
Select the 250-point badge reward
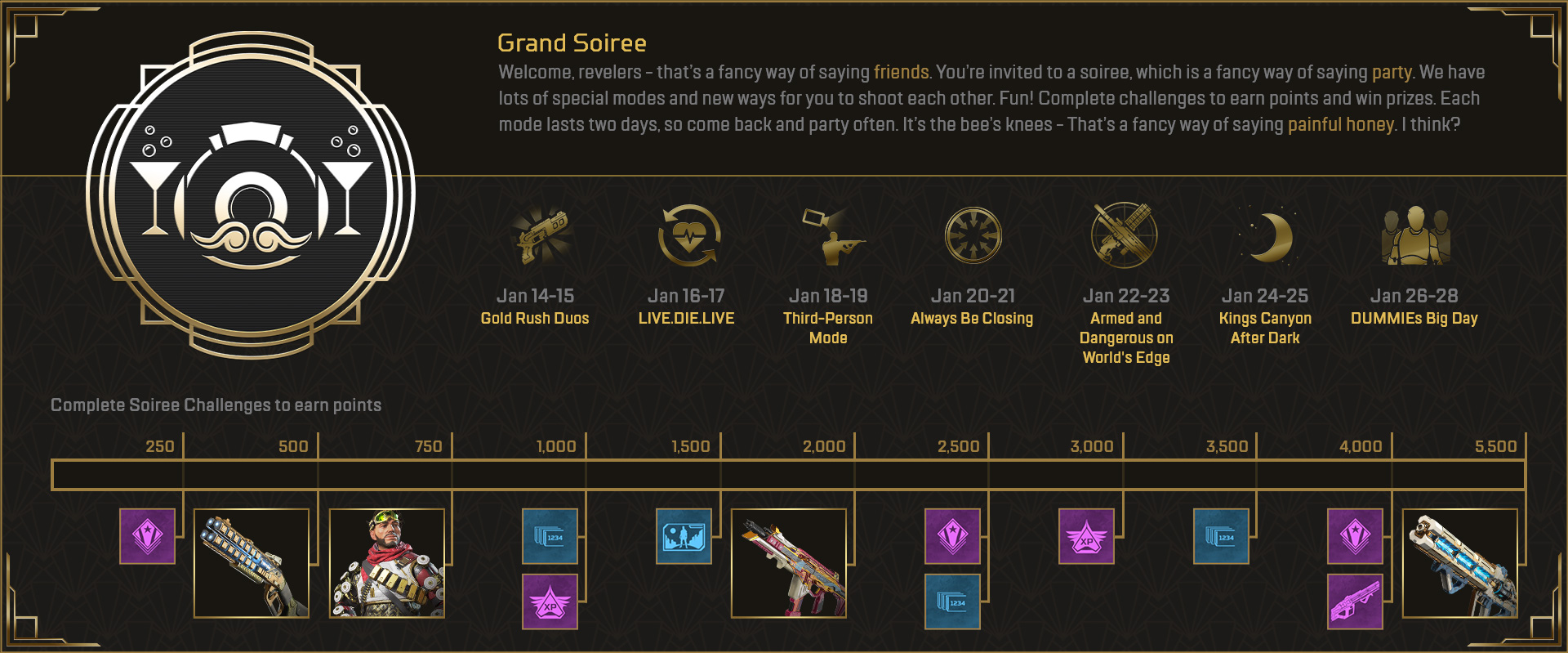pos(147,538)
